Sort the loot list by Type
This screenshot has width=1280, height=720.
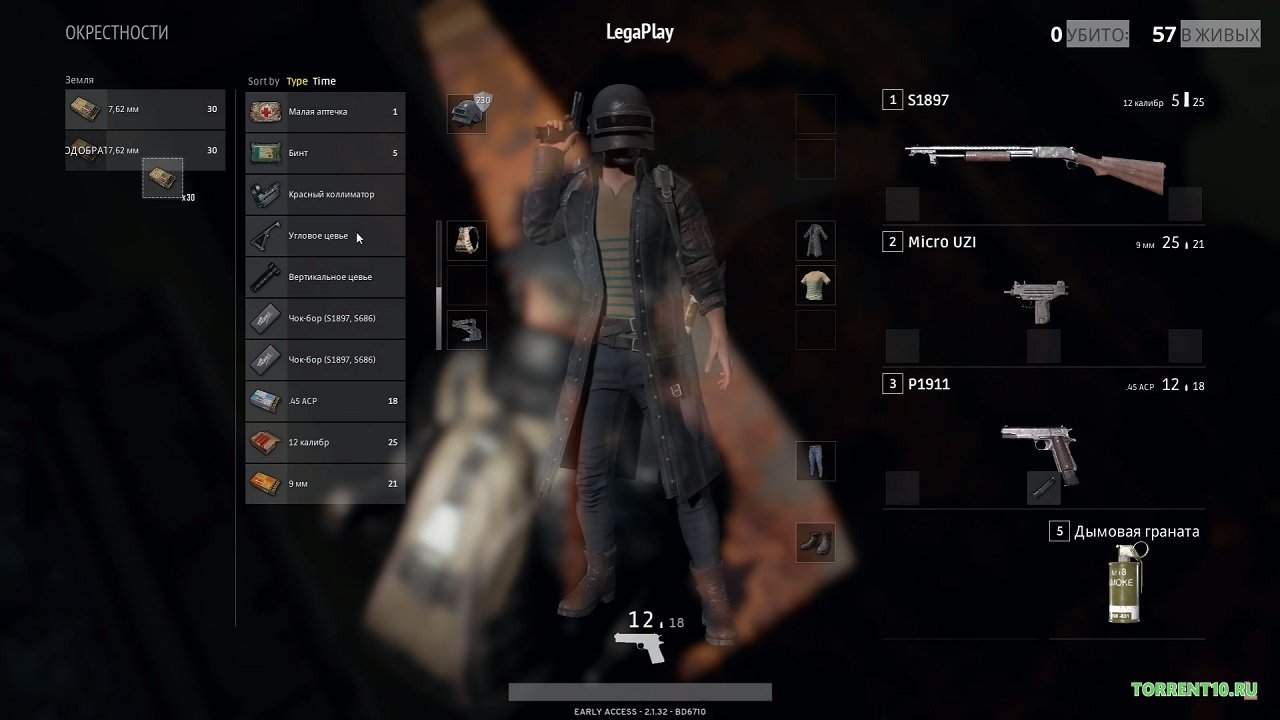(296, 81)
